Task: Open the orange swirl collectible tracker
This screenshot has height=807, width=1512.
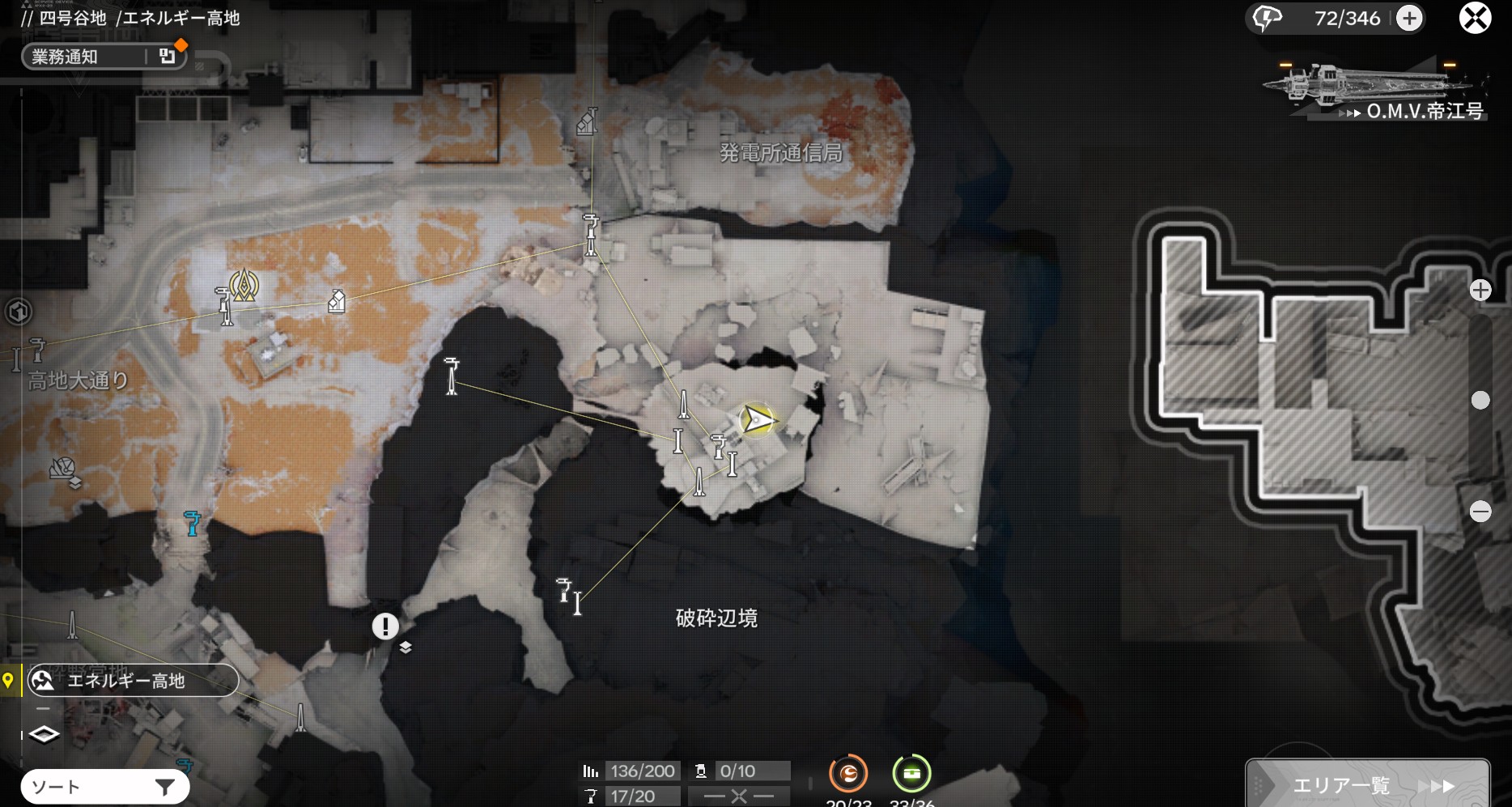Action: [x=848, y=774]
